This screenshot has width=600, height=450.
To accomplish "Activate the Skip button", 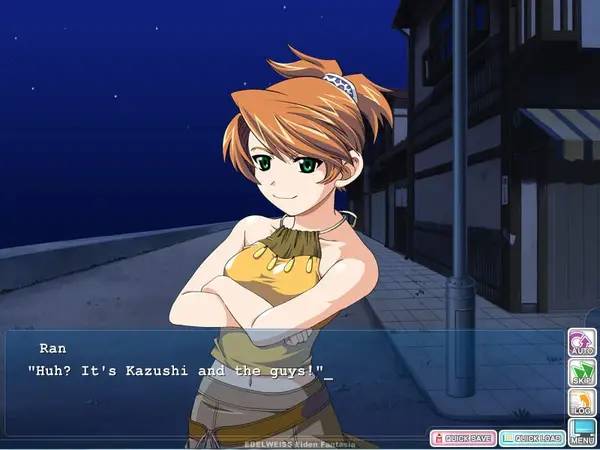I will tap(581, 372).
